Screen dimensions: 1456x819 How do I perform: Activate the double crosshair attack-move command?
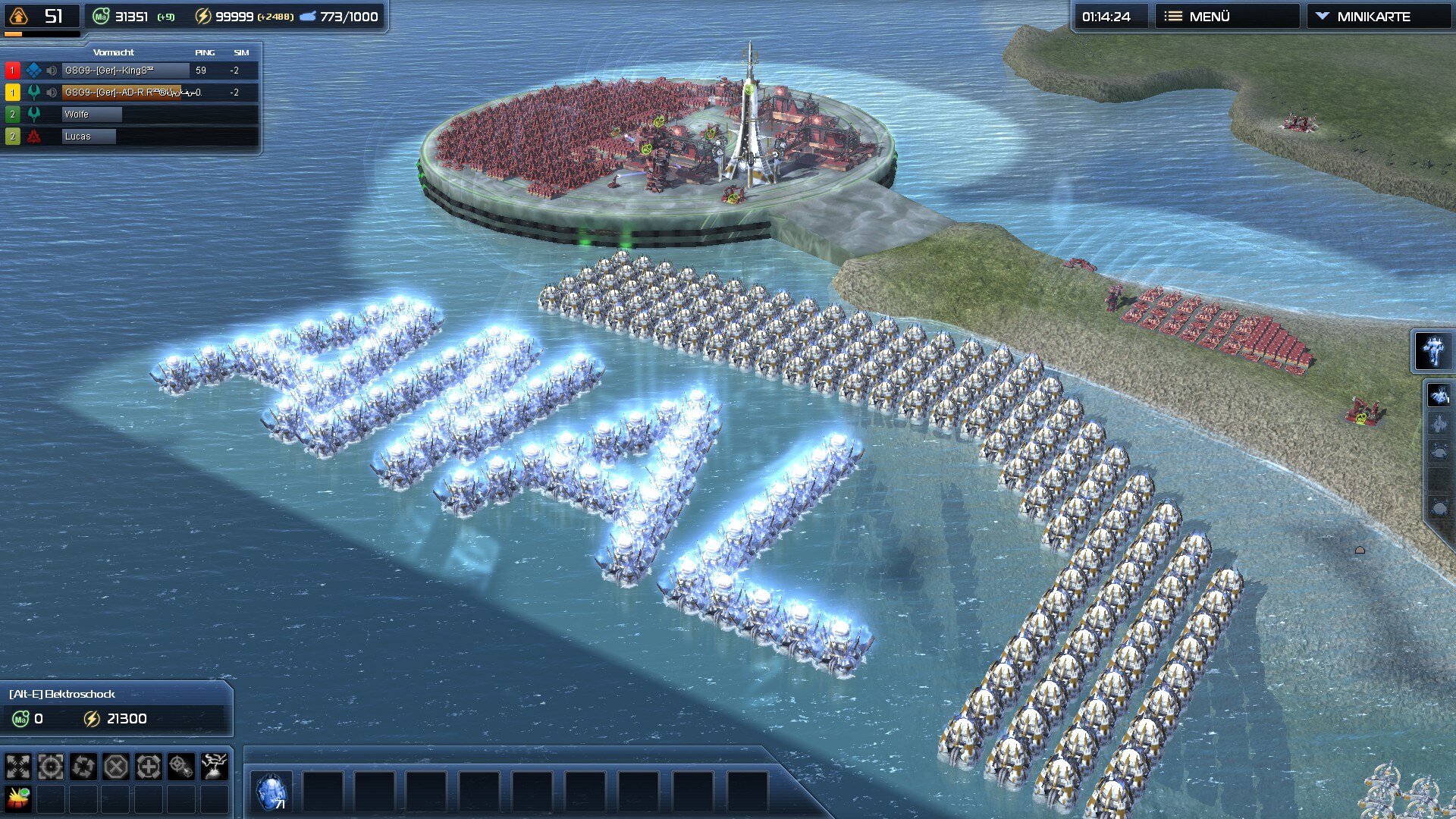coord(181,767)
